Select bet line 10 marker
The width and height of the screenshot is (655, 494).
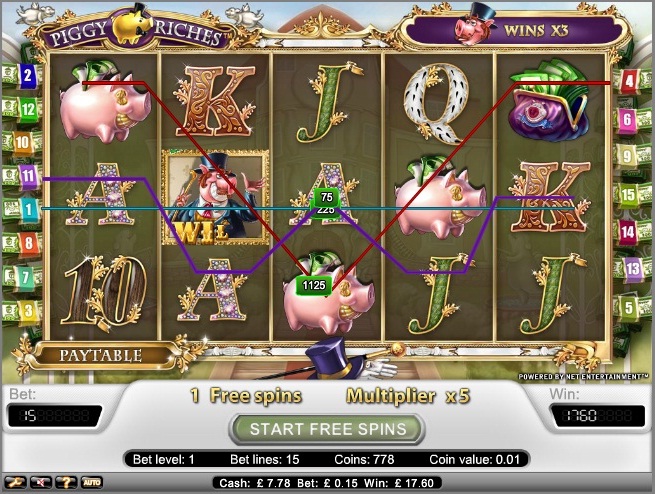(x=22, y=143)
